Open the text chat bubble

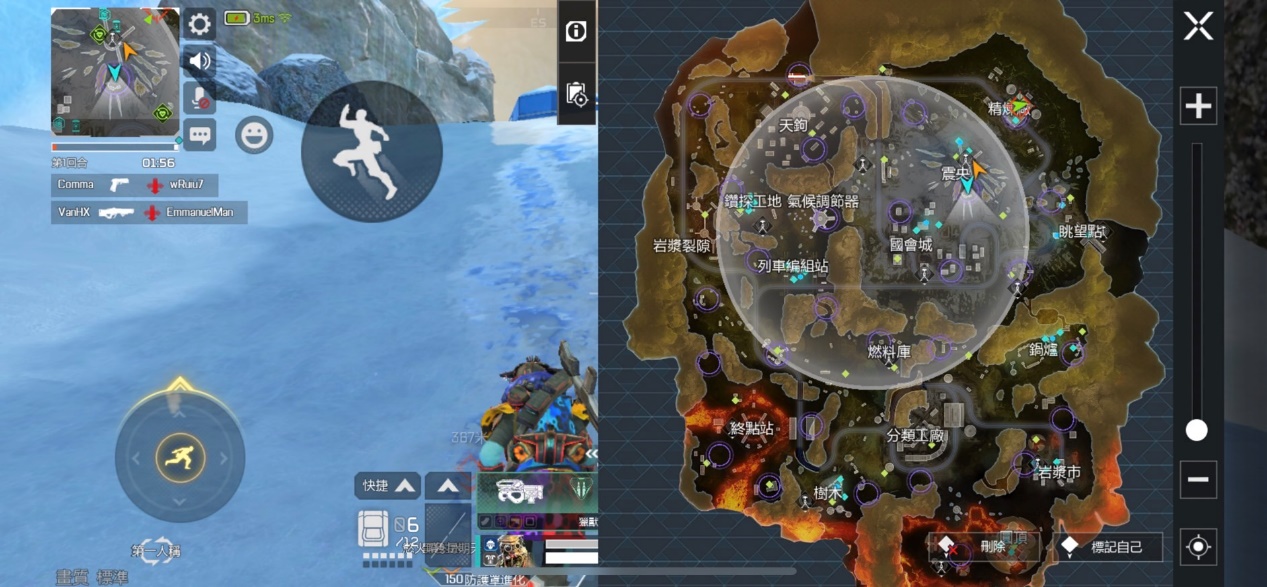(200, 134)
